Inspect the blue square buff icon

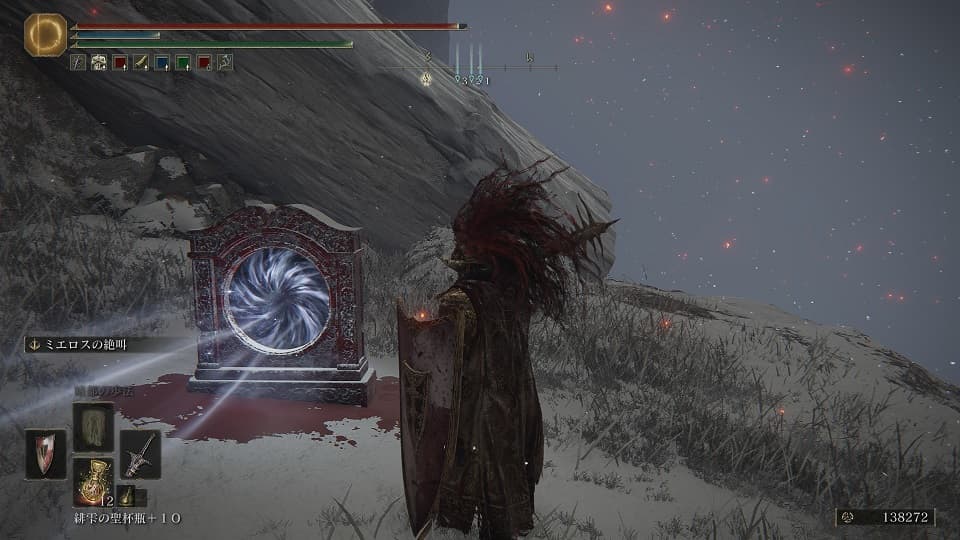162,62
